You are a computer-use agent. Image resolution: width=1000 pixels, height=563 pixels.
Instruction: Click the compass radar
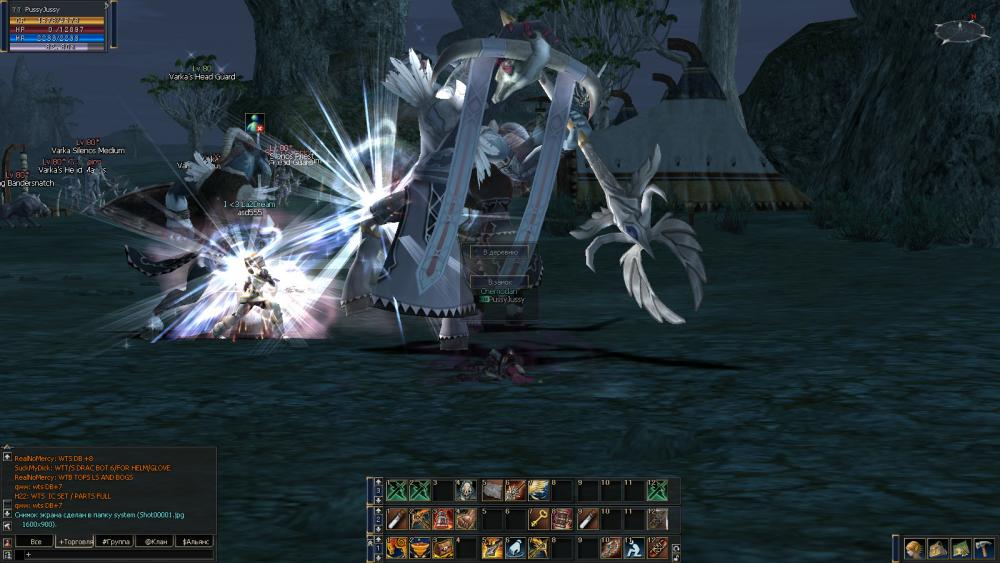[x=960, y=31]
